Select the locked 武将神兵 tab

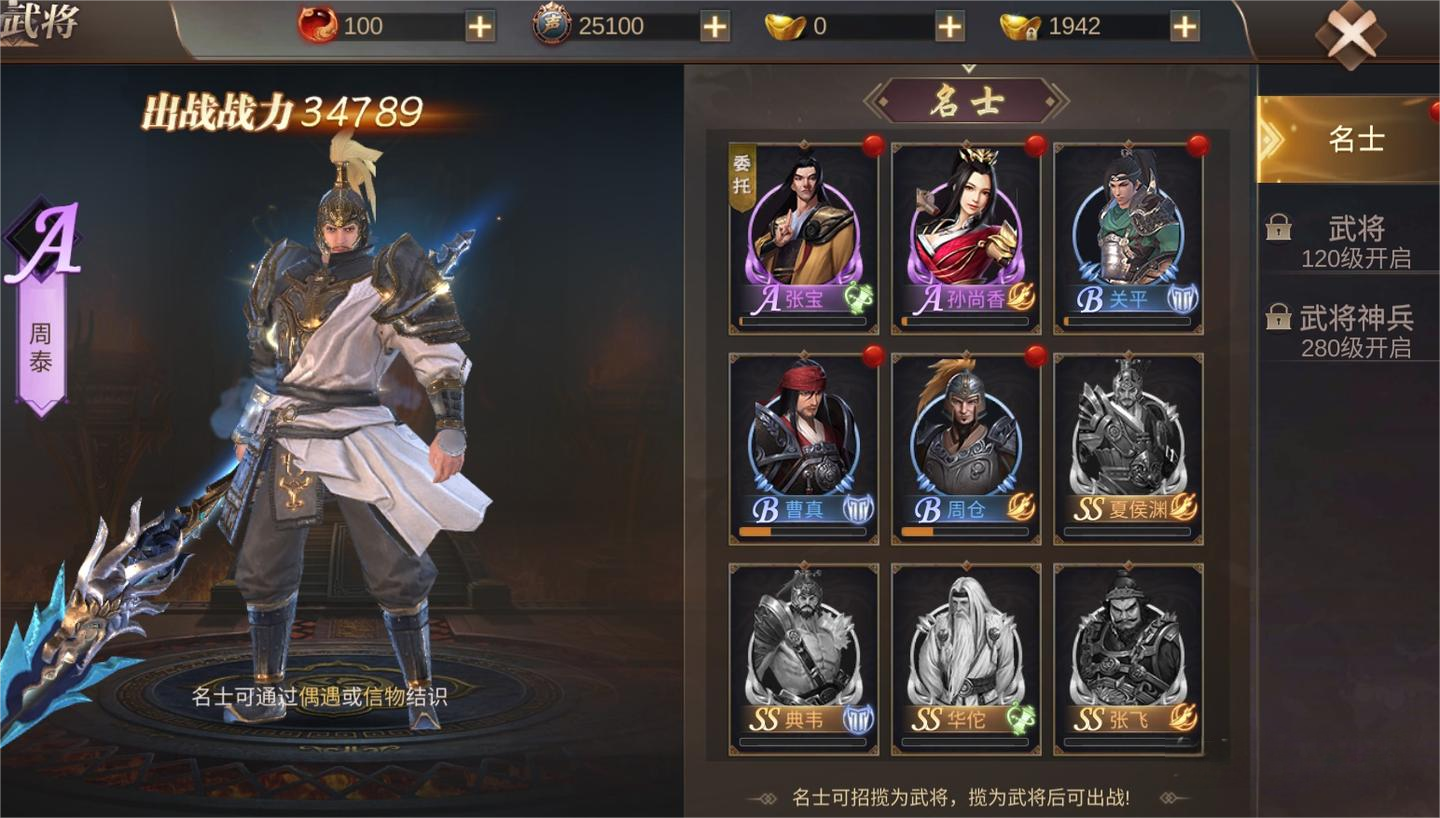1354,331
